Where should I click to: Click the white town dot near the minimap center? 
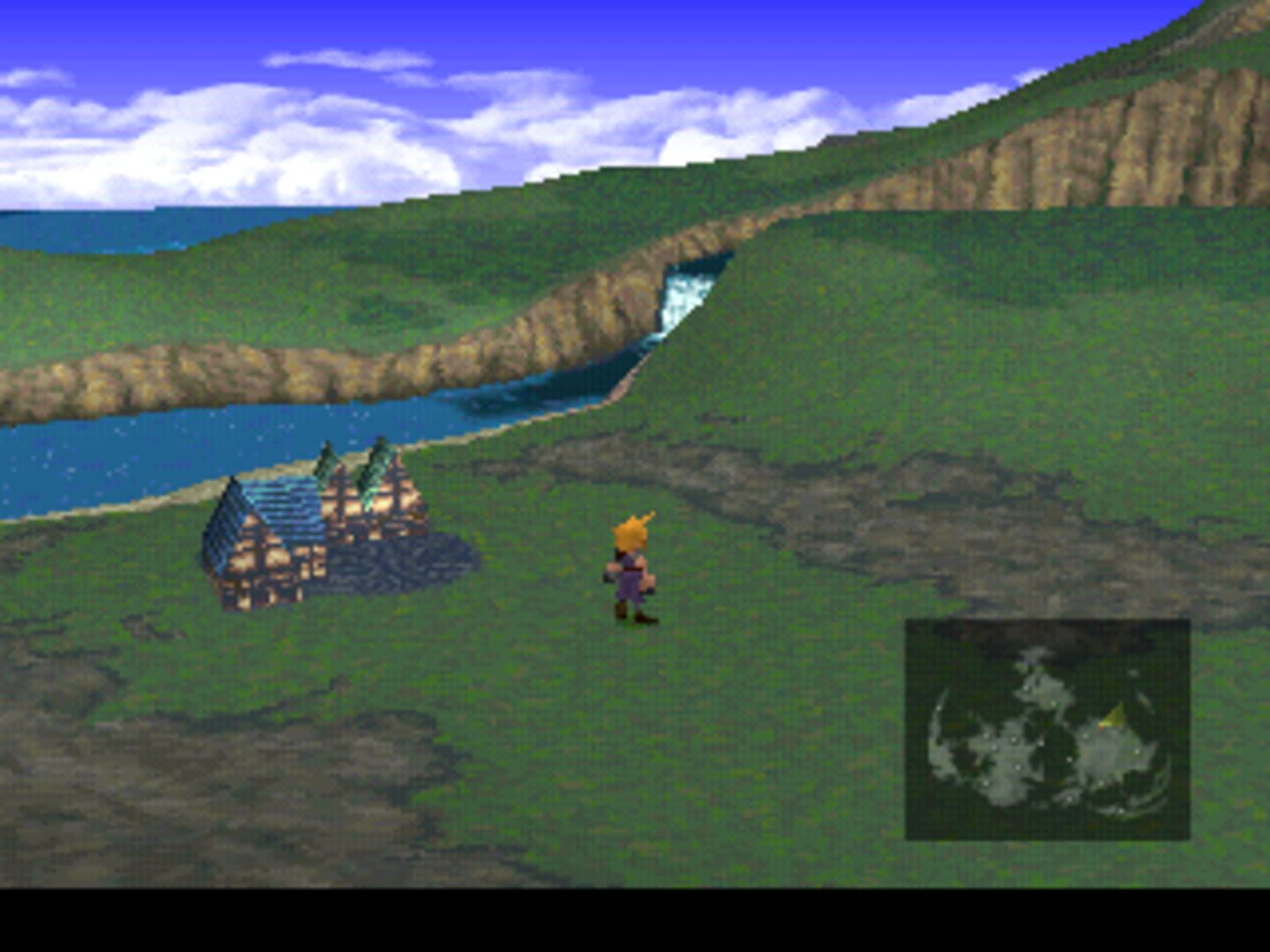(x=1013, y=739)
